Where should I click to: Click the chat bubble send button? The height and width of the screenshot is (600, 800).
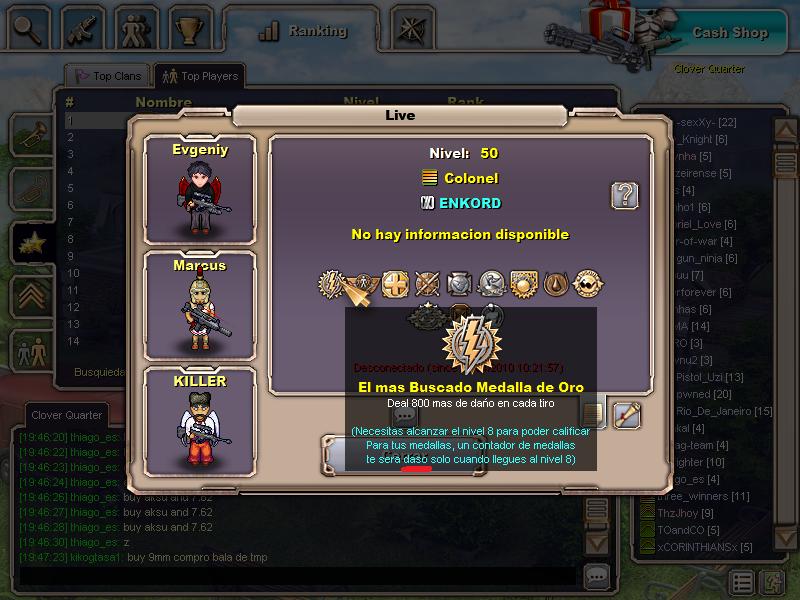click(597, 576)
